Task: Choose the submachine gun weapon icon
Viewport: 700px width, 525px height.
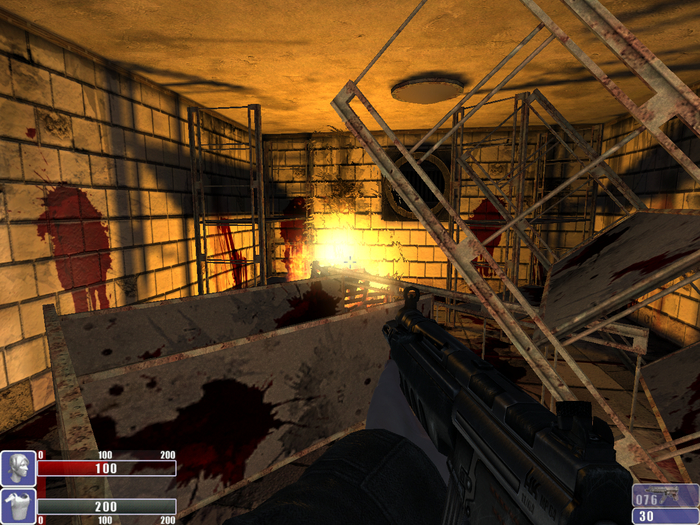Action: point(671,496)
